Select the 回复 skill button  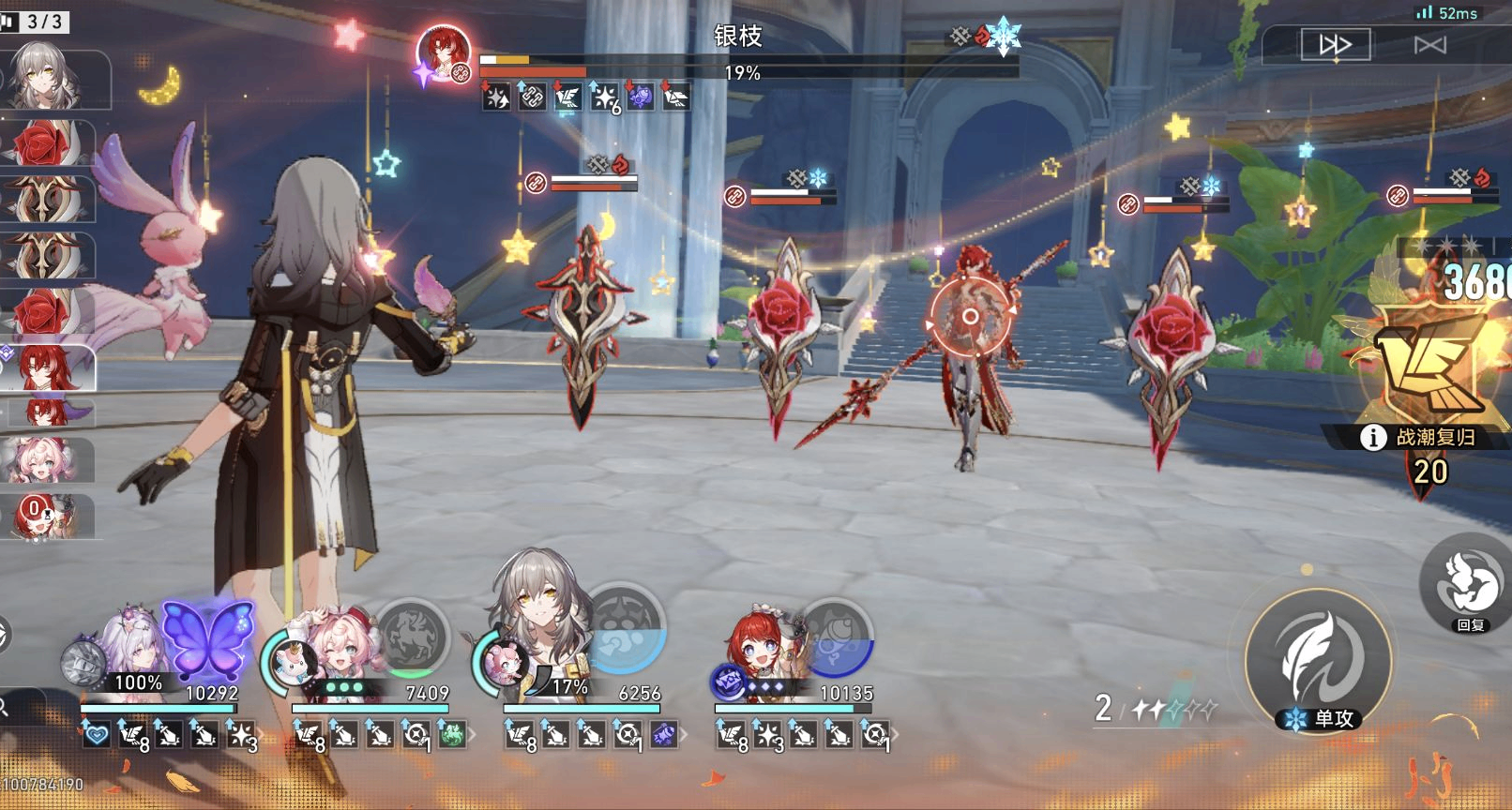pyautogui.click(x=1469, y=583)
